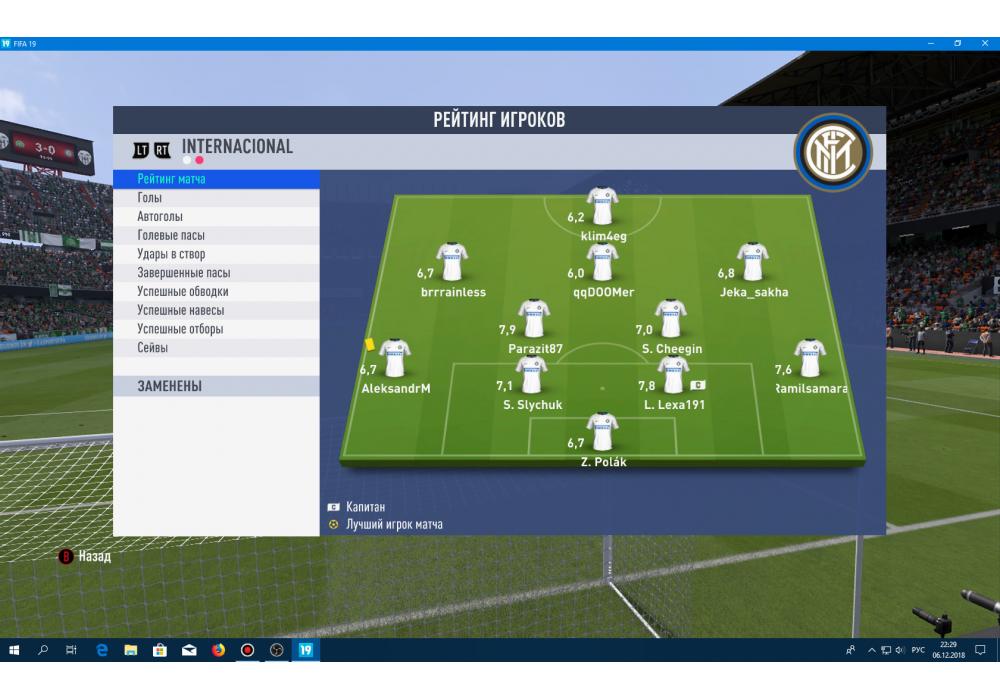The height and width of the screenshot is (700, 1000).
Task: Select the Рейтинг матча list entry
Action: point(216,179)
